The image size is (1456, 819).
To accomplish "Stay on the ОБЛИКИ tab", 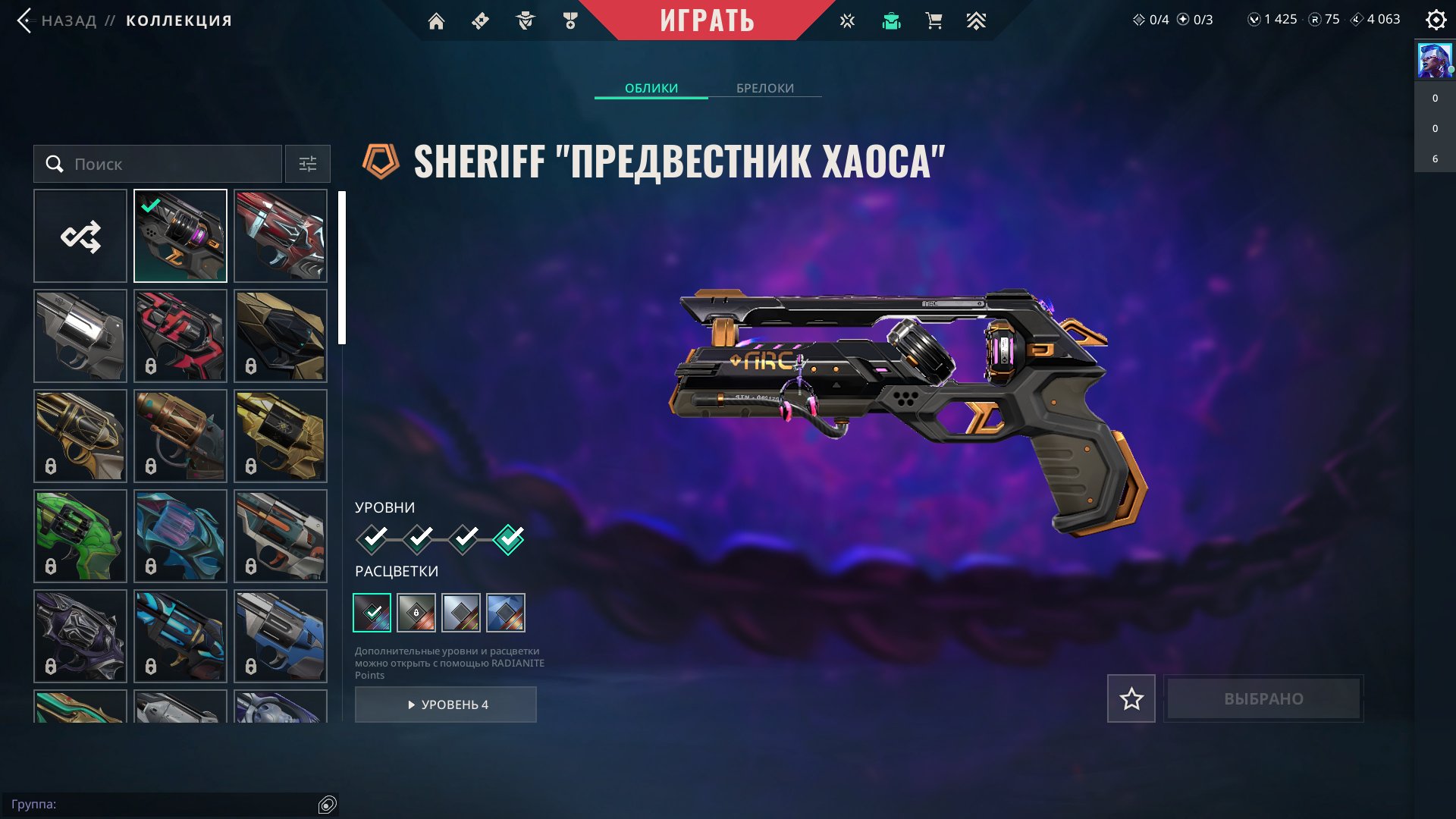I will [651, 89].
